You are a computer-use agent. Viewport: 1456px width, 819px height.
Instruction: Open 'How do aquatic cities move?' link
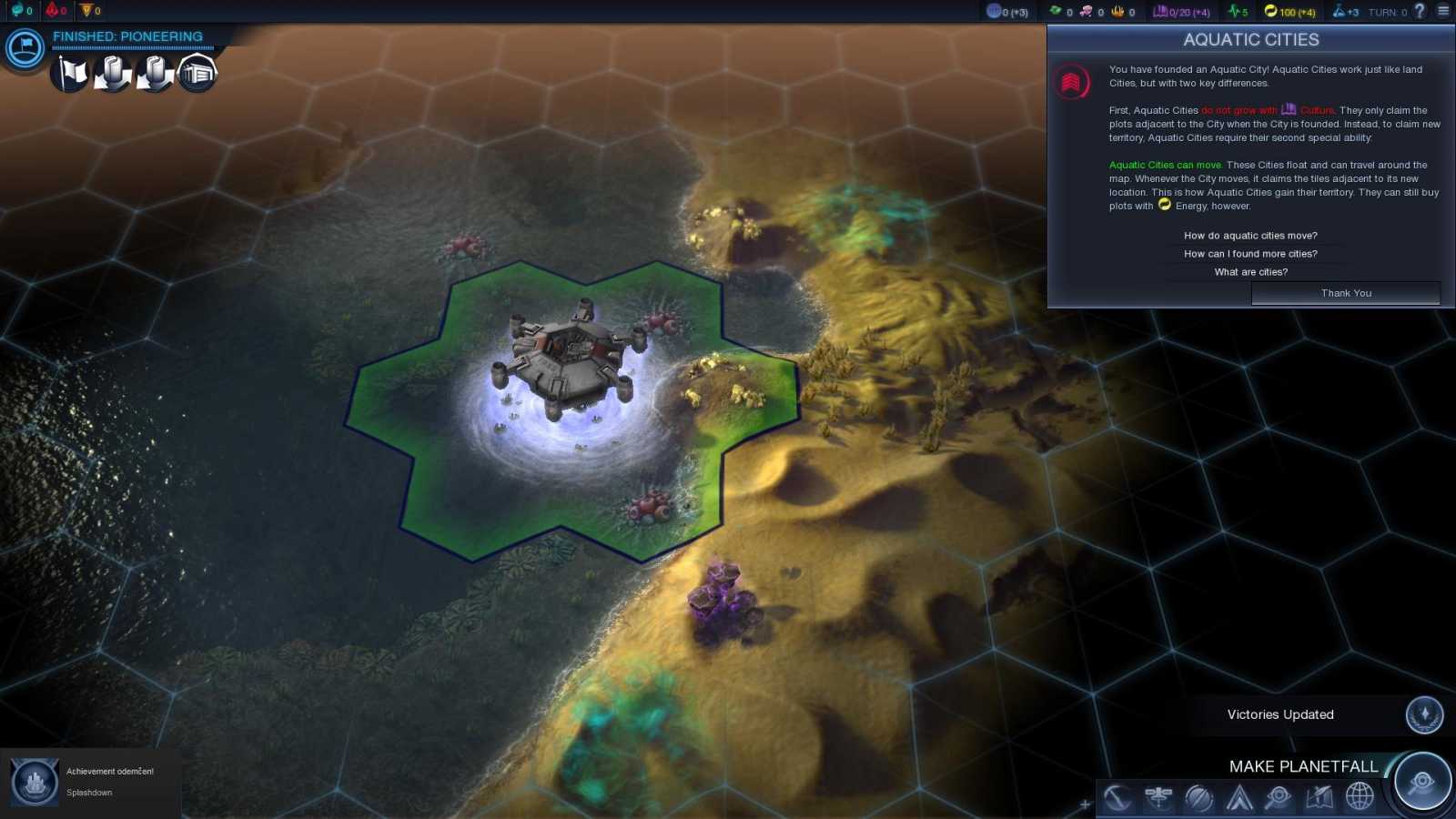coord(1250,235)
